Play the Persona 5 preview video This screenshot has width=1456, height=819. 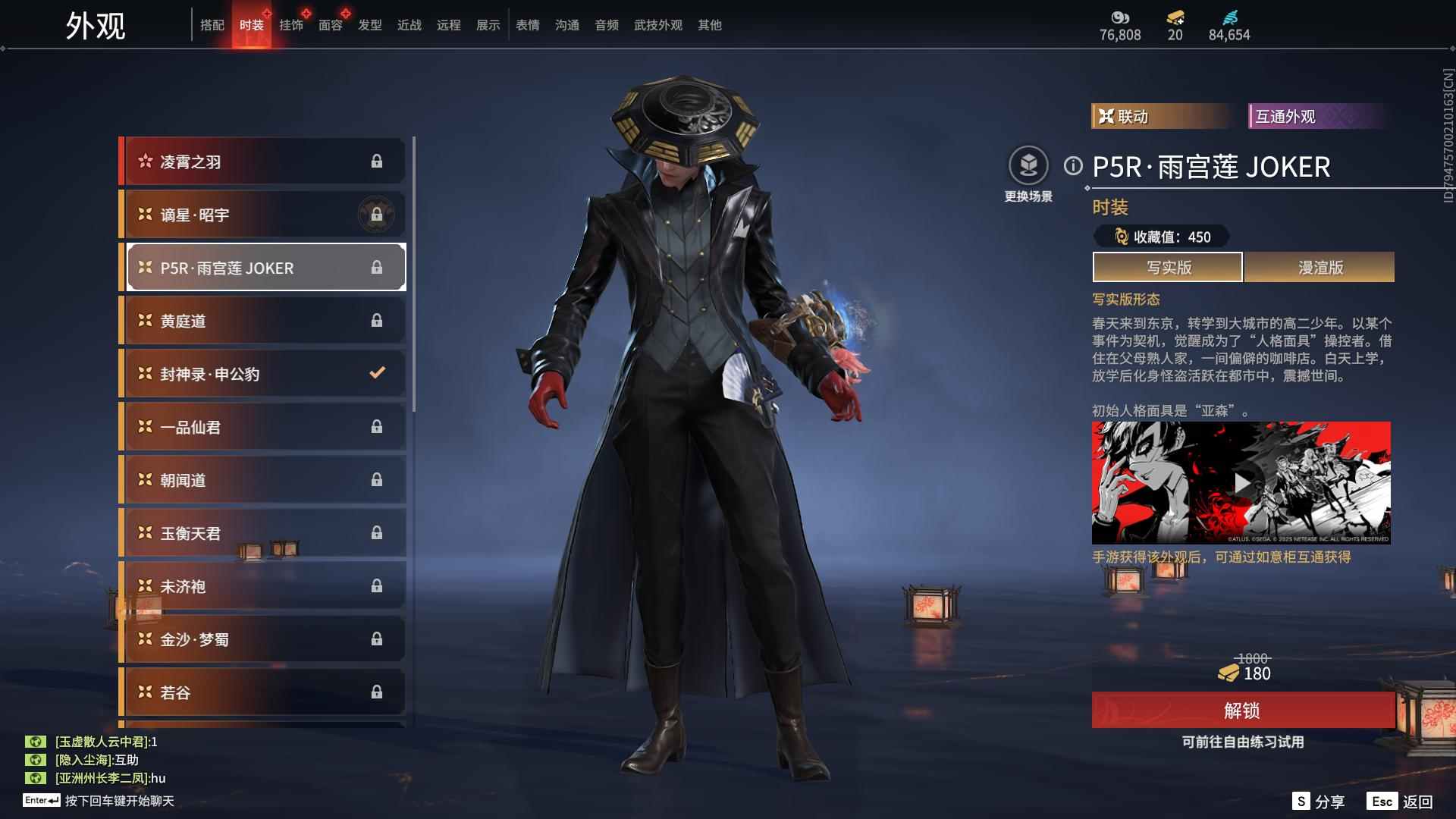[1241, 483]
